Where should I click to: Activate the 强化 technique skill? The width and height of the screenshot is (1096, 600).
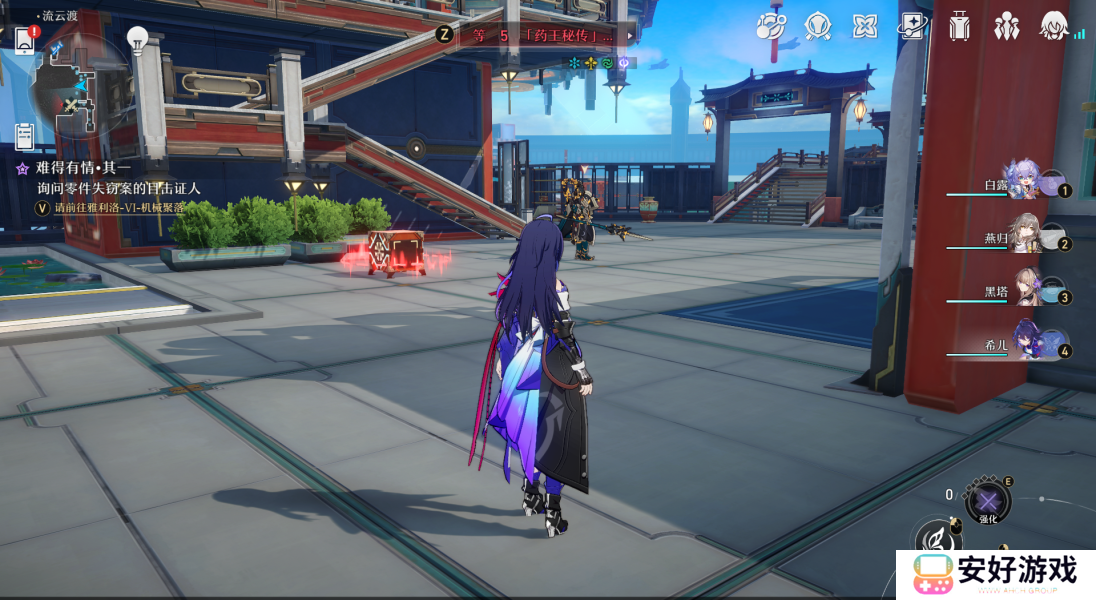pyautogui.click(x=988, y=501)
